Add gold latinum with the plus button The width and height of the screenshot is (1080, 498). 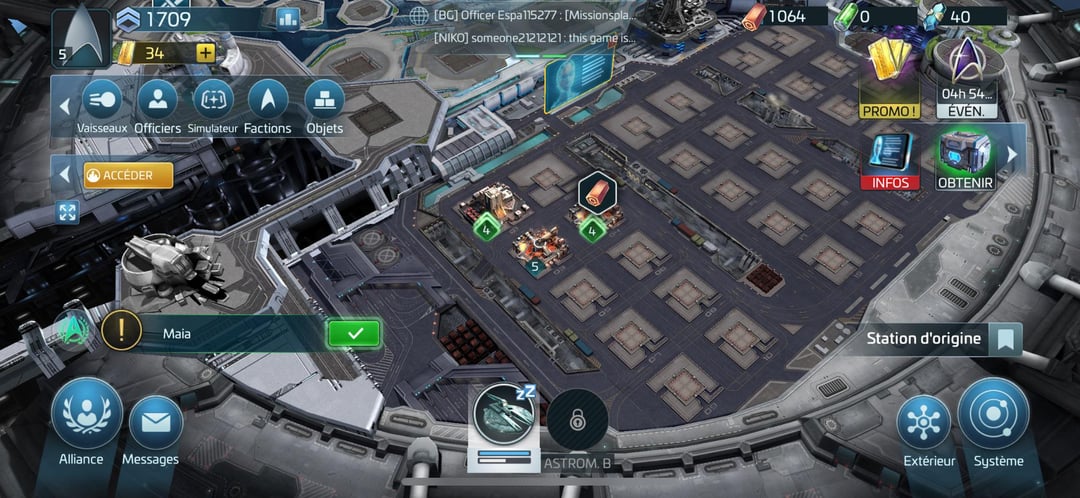pos(205,53)
